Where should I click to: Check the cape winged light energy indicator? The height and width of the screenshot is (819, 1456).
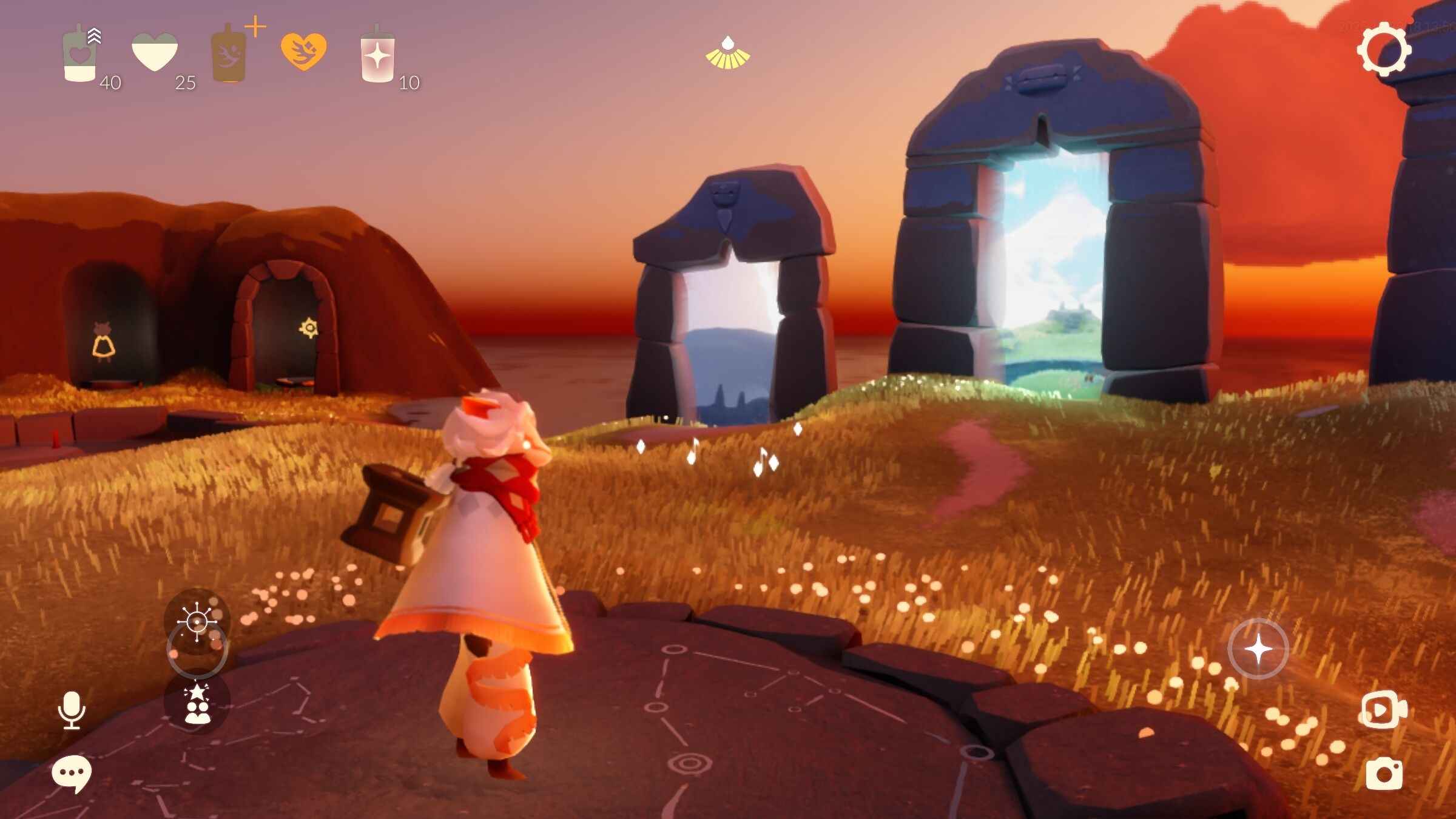[x=727, y=53]
